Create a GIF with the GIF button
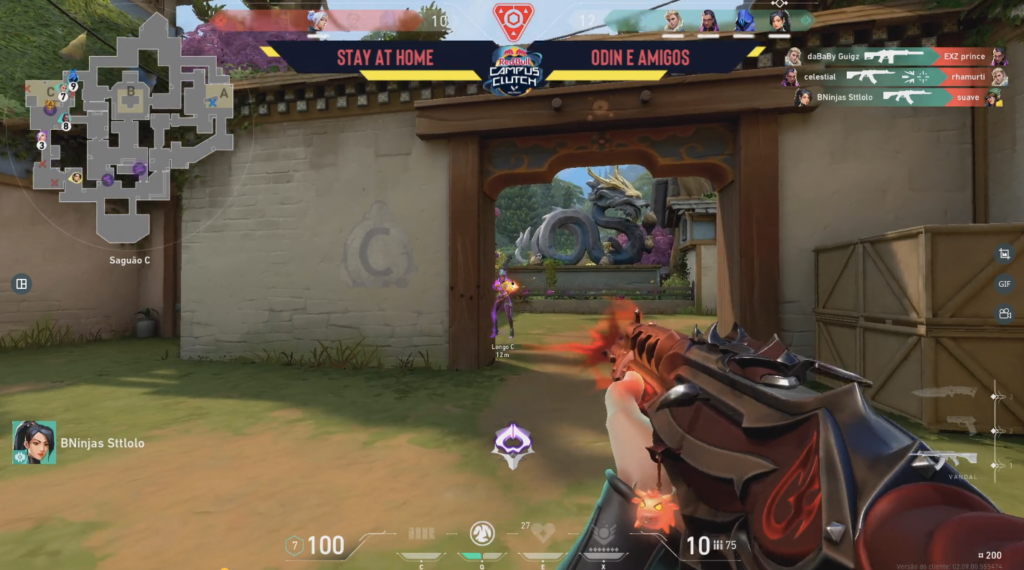Viewport: 1024px width, 570px height. click(x=1004, y=284)
